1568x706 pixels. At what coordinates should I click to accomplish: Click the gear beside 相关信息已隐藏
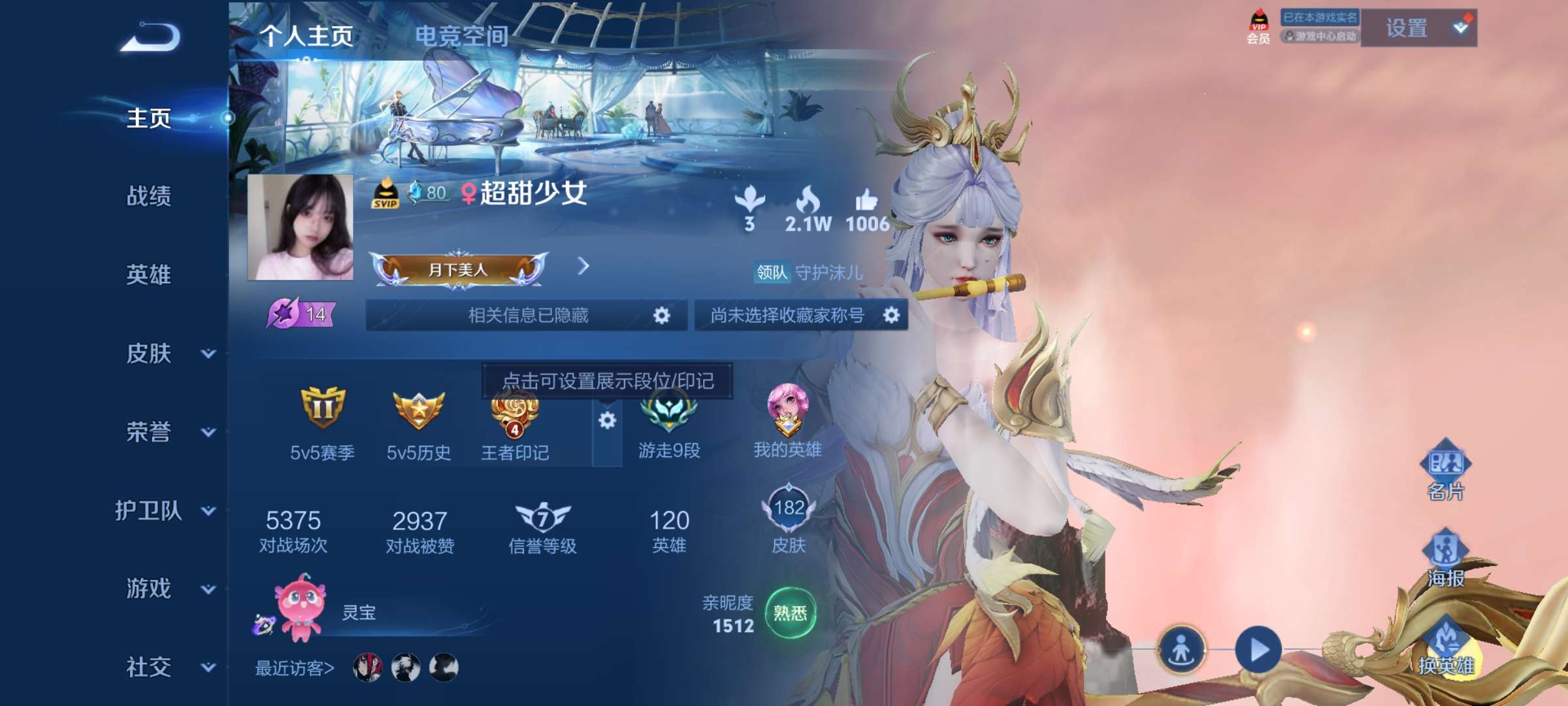(x=662, y=316)
